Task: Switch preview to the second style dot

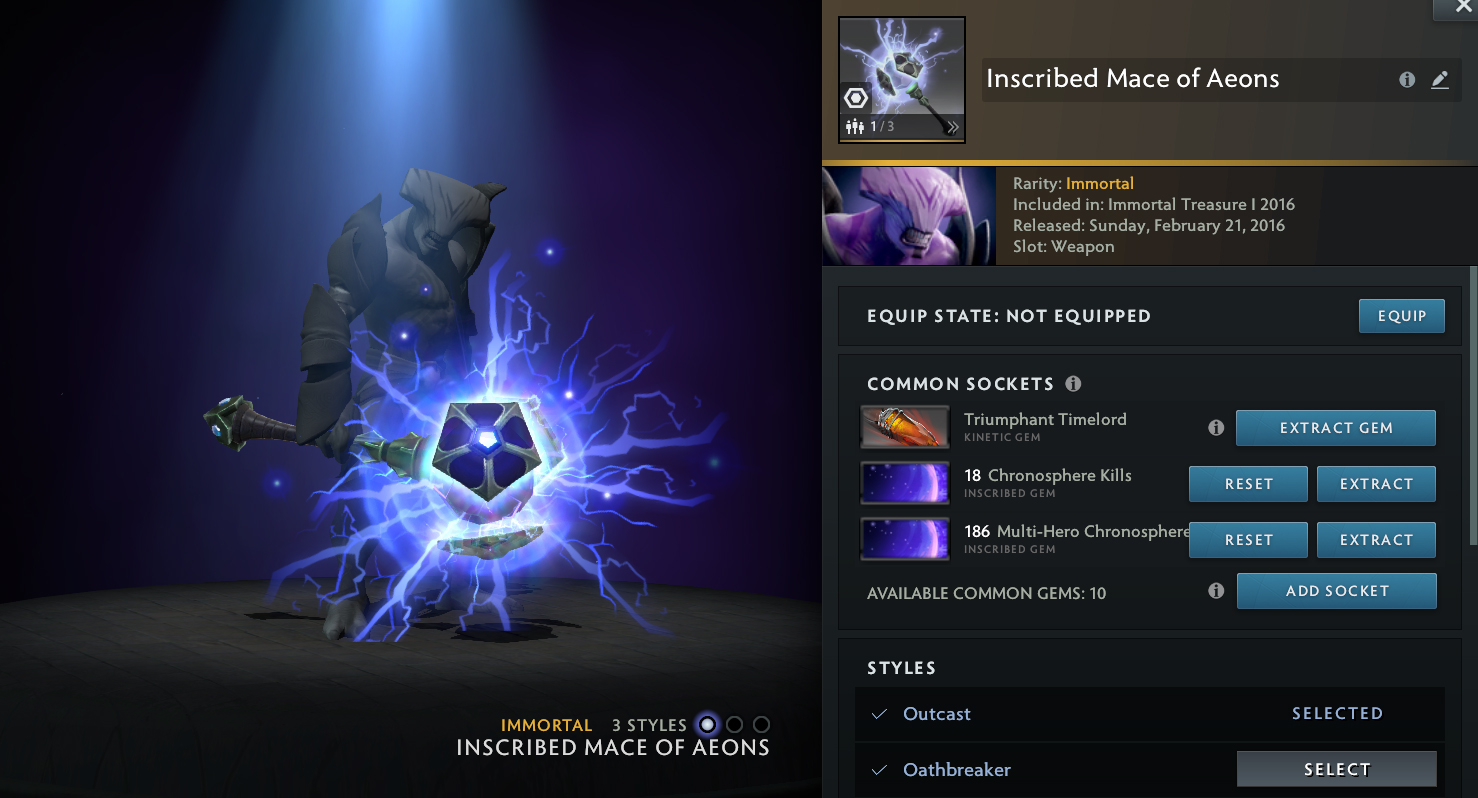Action: tap(735, 725)
